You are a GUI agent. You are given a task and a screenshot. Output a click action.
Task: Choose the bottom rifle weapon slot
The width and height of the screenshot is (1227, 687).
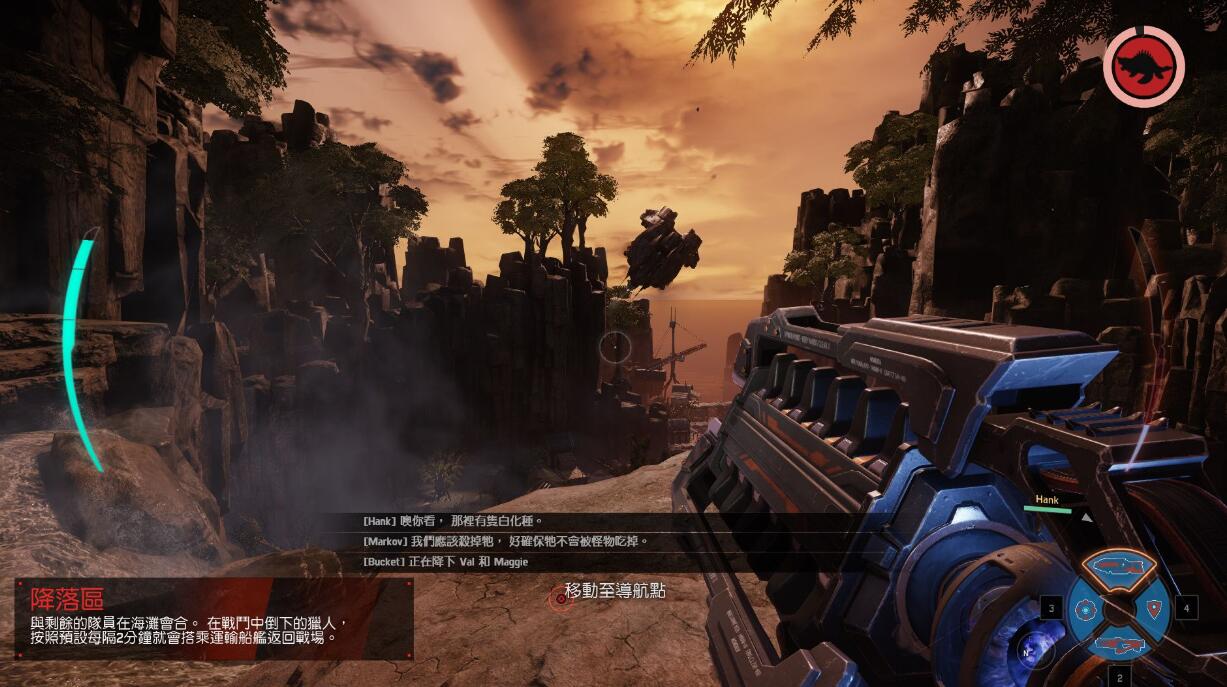coord(1119,645)
